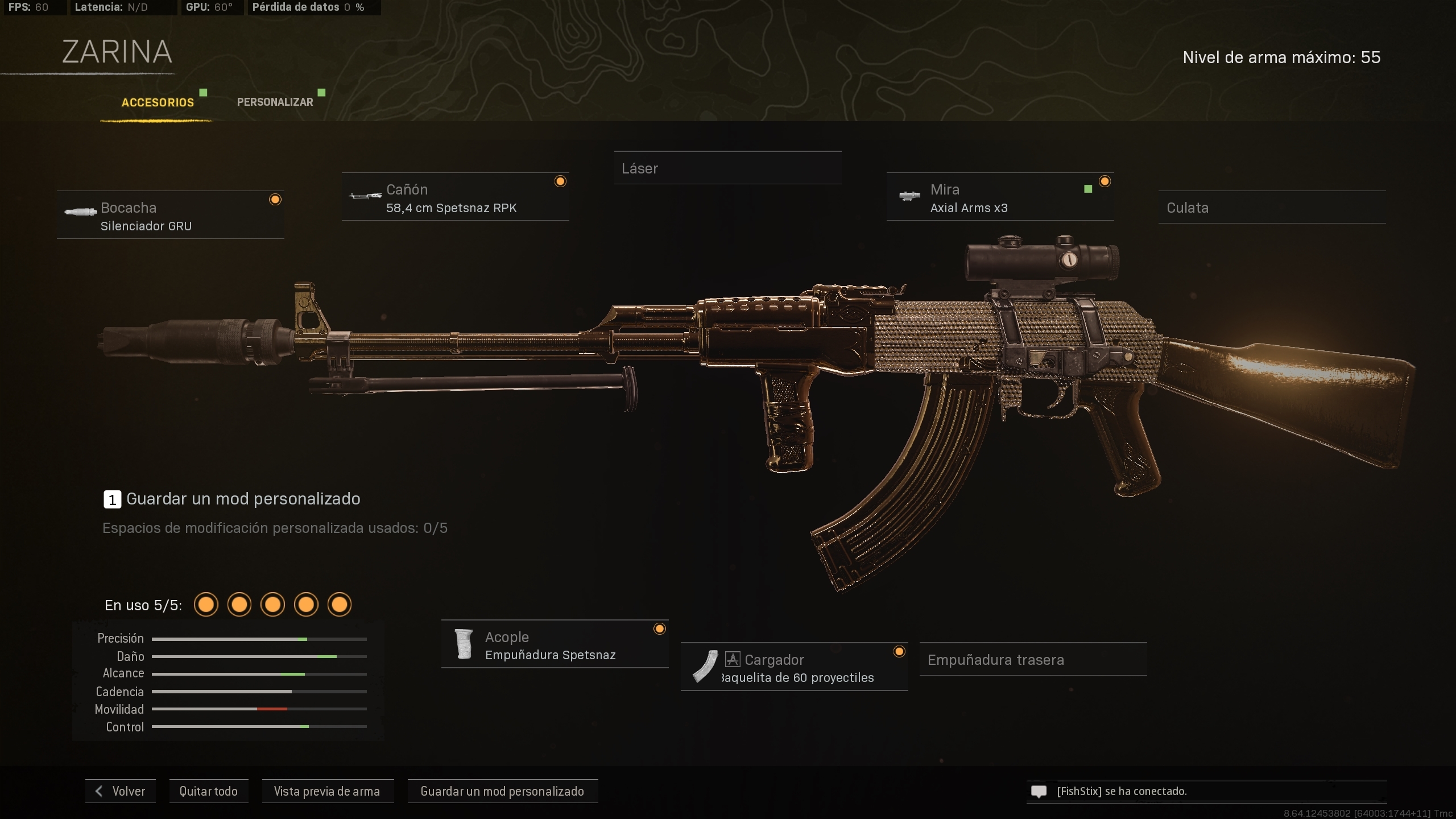Click the first En uso attachment dot
The height and width of the screenshot is (819, 1456).
[206, 605]
